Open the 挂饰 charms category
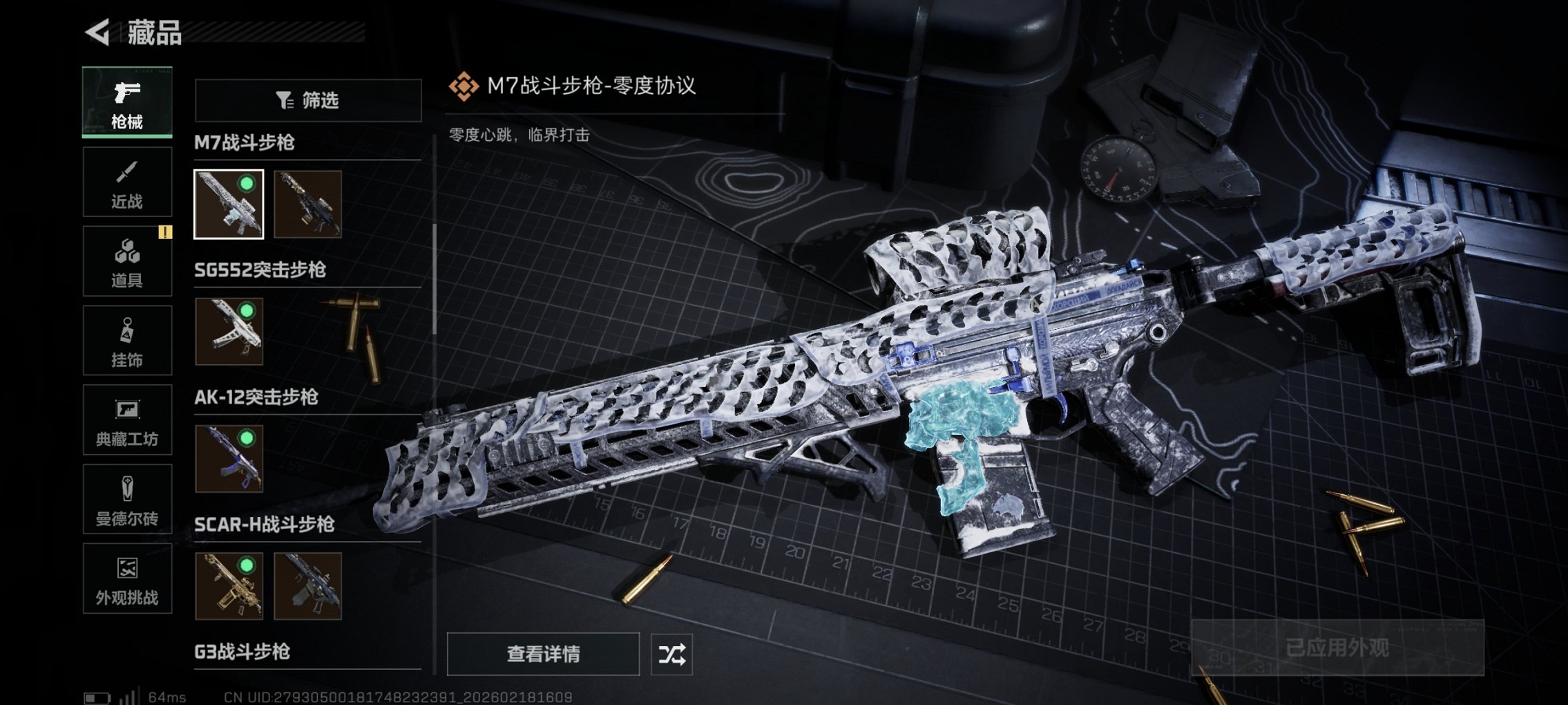Screen dimensions: 1568x705 [127, 340]
